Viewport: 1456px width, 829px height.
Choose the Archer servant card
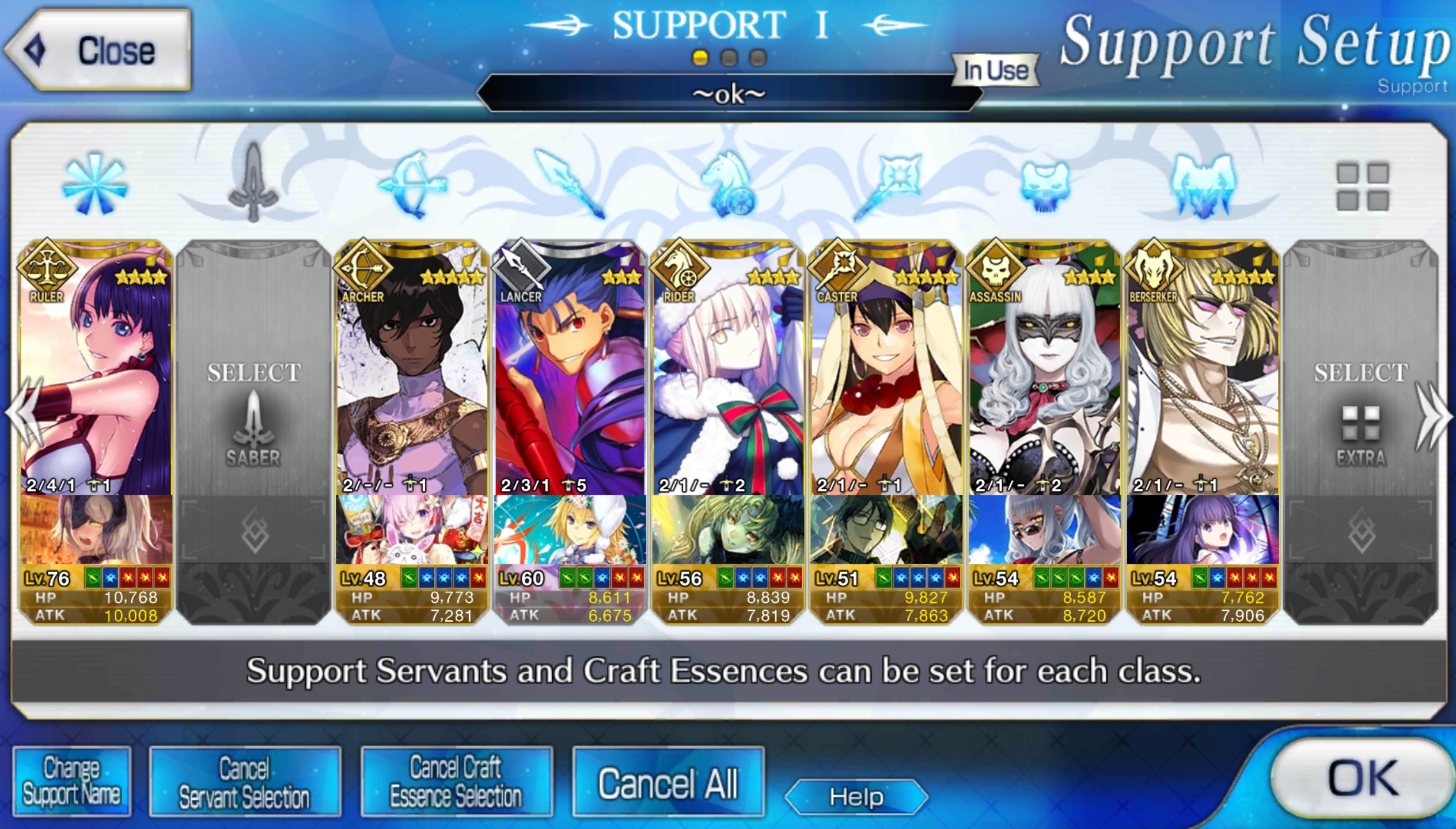[412, 368]
